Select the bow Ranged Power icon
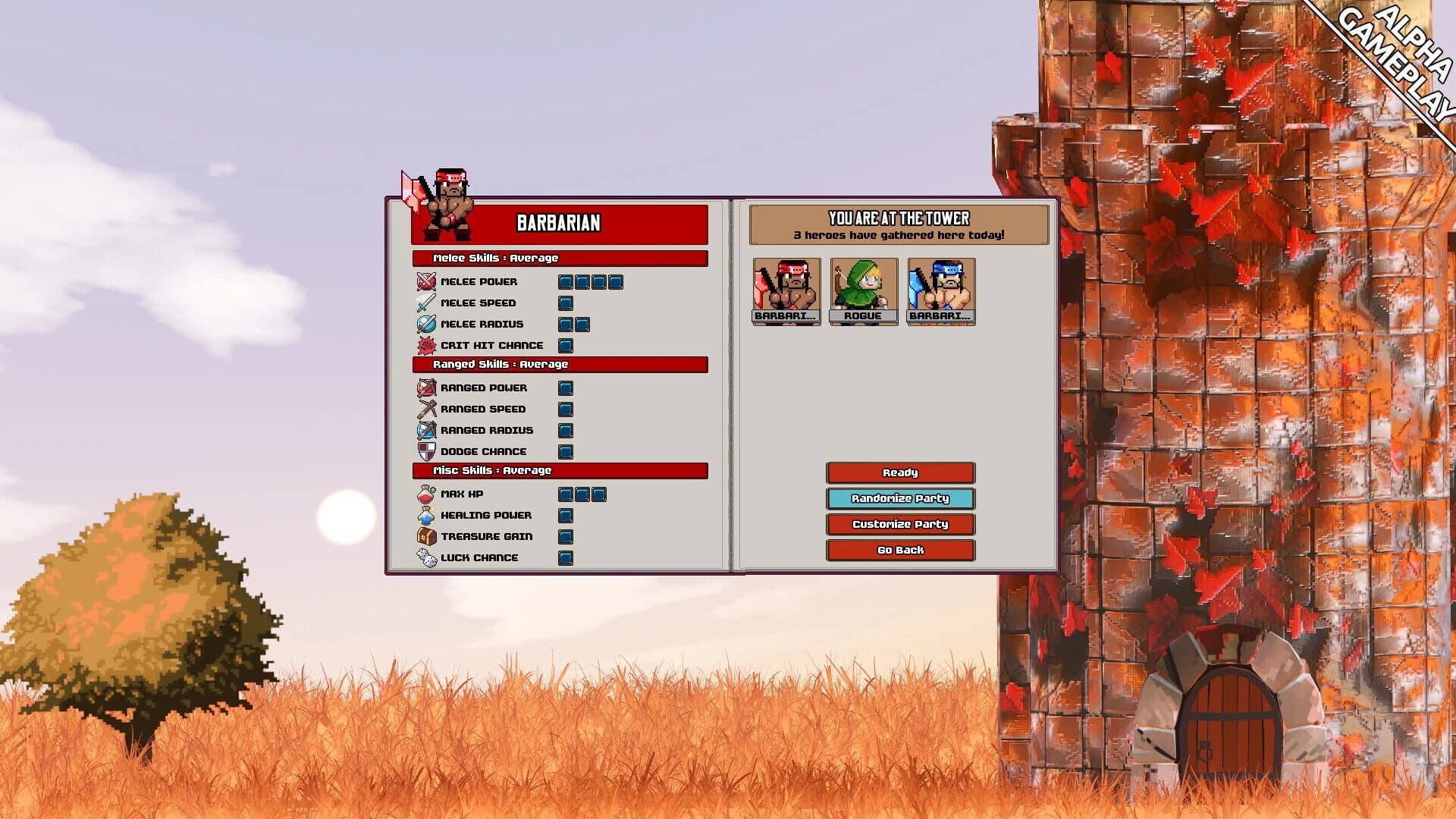The image size is (1456, 819). (428, 388)
